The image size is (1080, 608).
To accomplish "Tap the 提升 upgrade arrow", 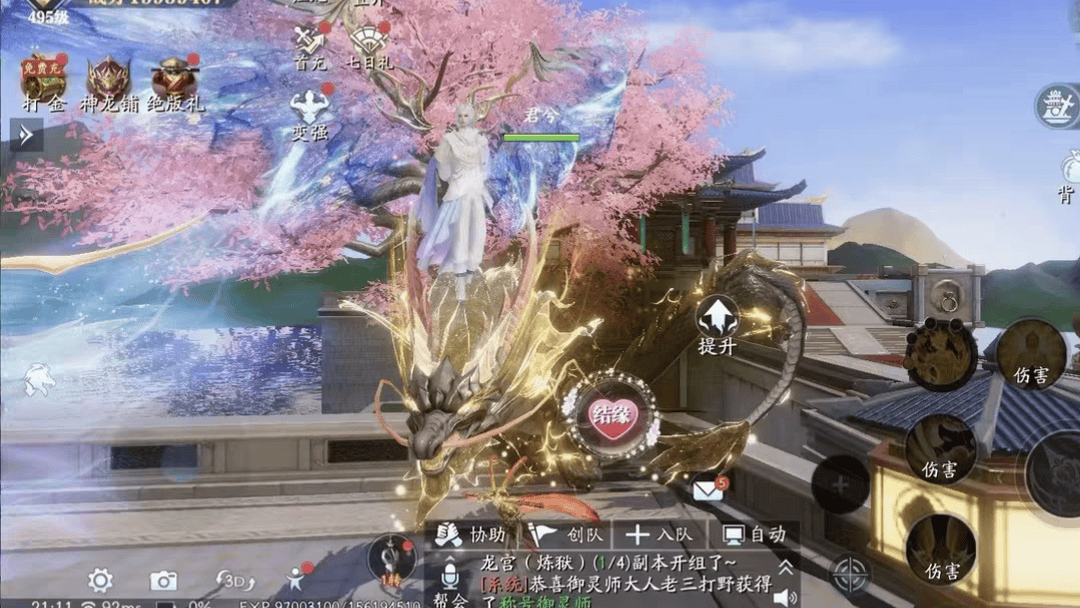I will point(718,322).
